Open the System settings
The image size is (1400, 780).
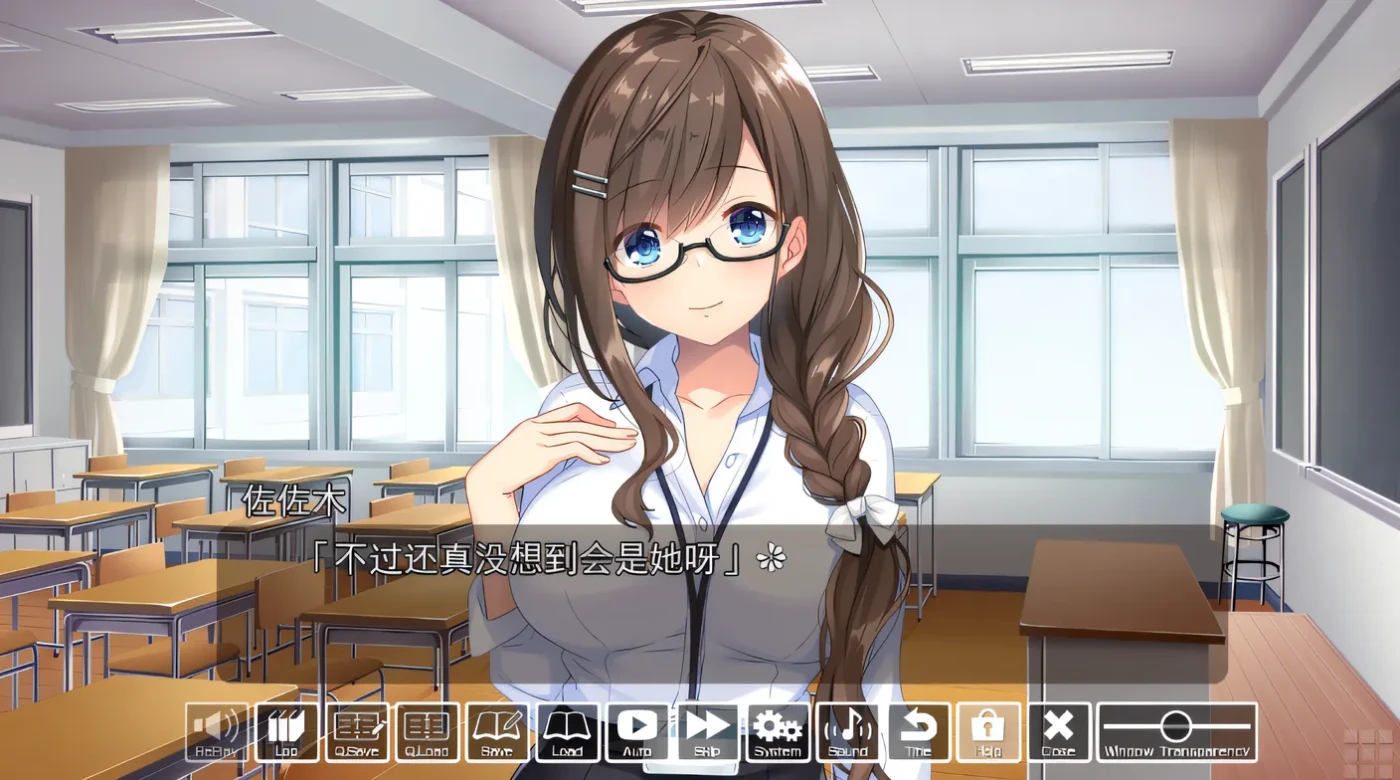tap(777, 732)
